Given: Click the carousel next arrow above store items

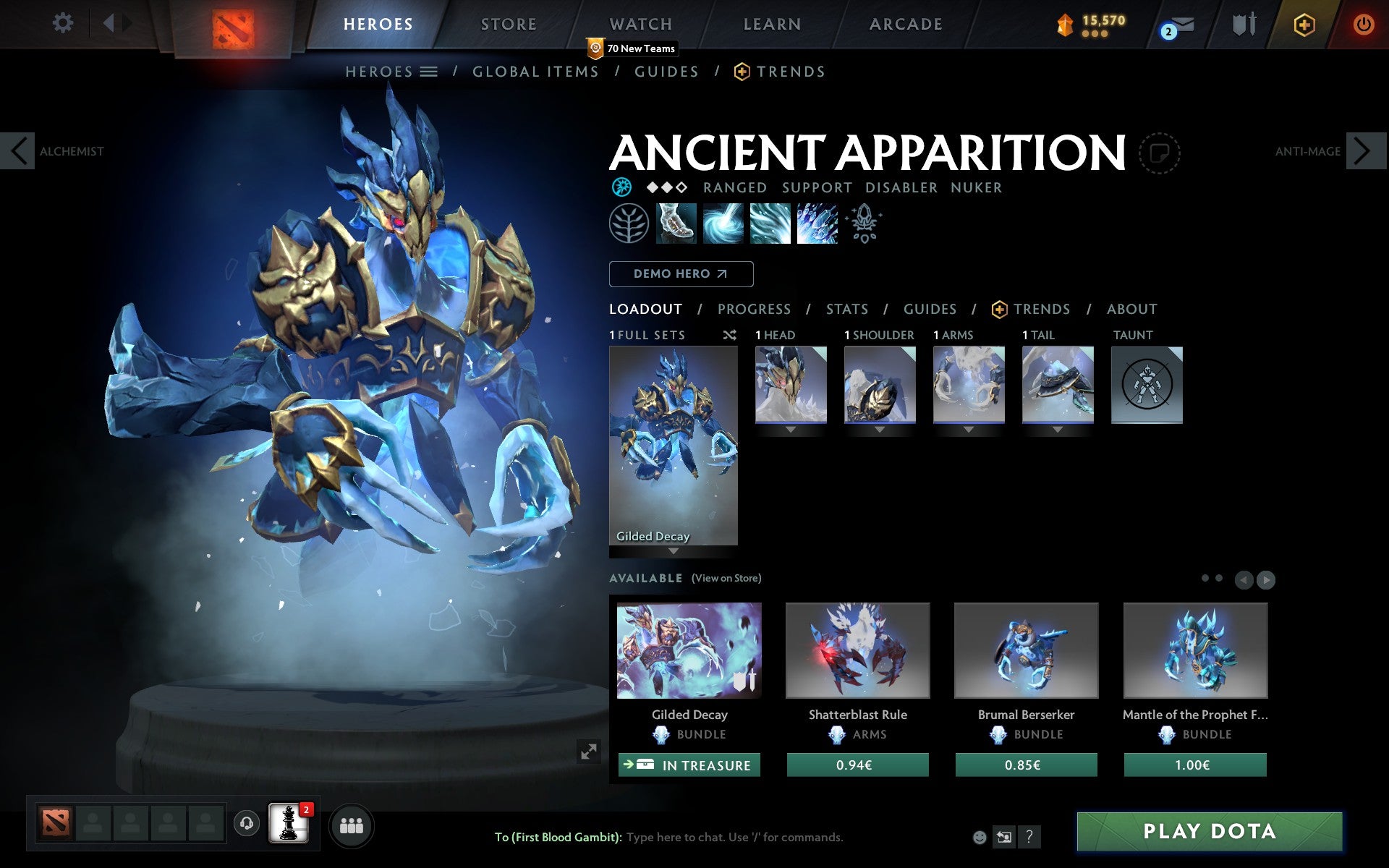Looking at the screenshot, I should coord(1265,579).
